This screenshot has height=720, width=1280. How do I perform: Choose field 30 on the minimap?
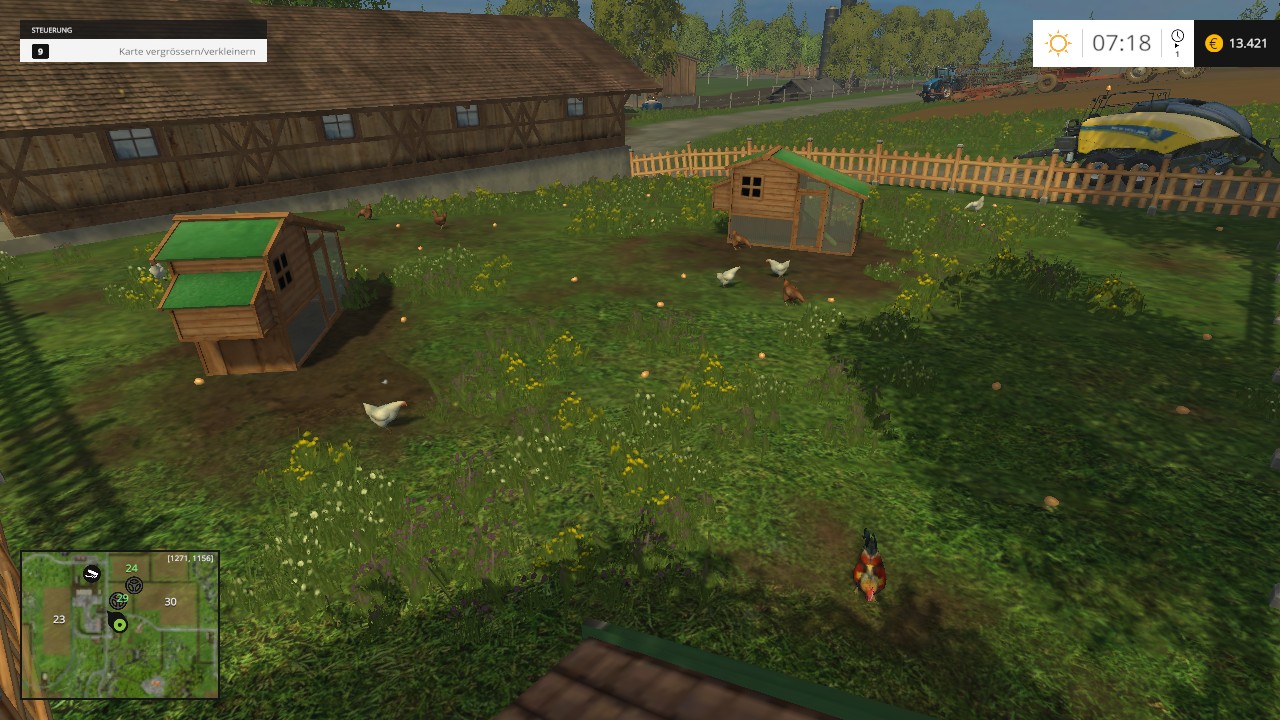point(170,601)
